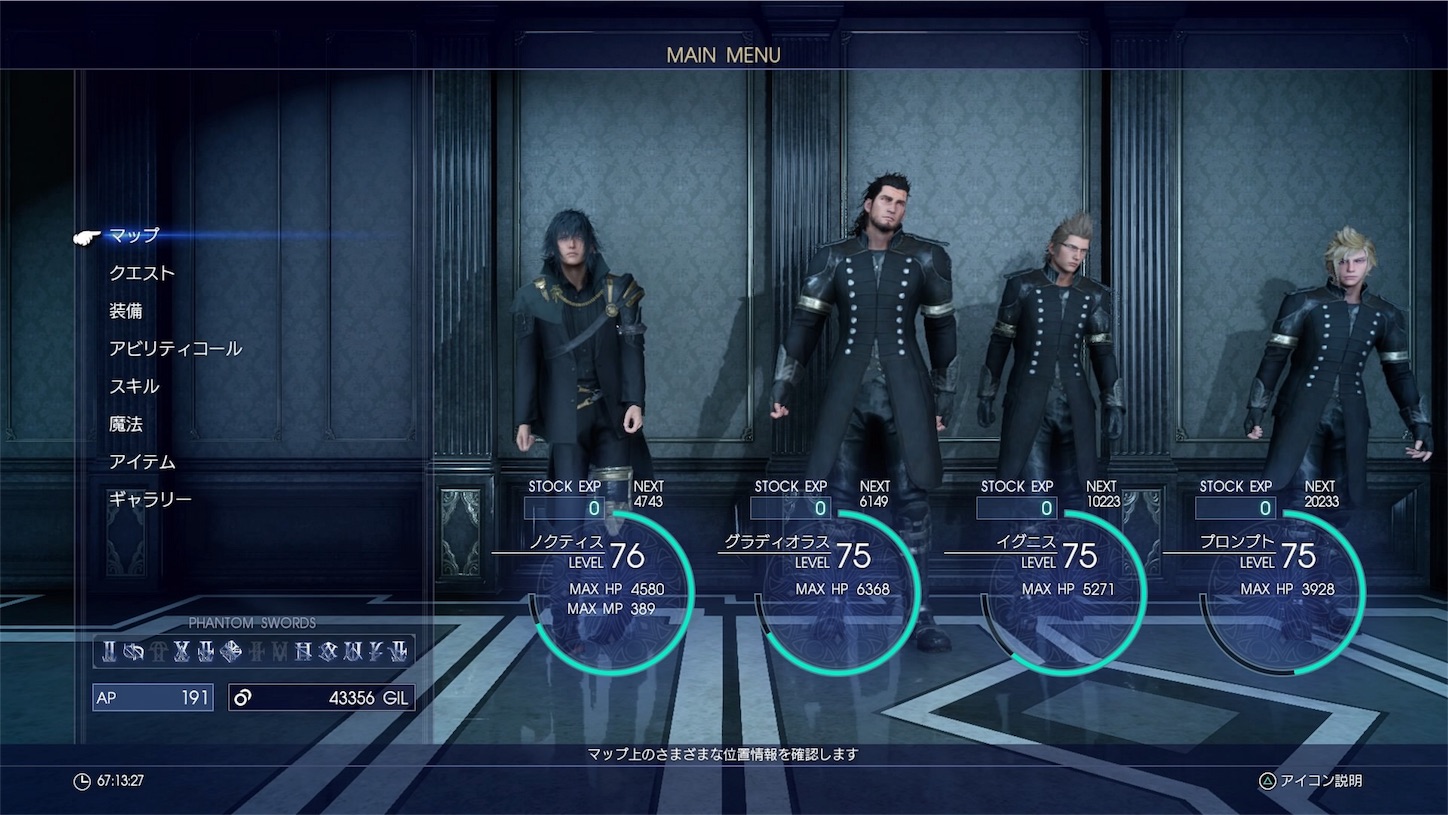Select the last phantom sword in the collection
The width and height of the screenshot is (1448, 815).
[x=400, y=650]
